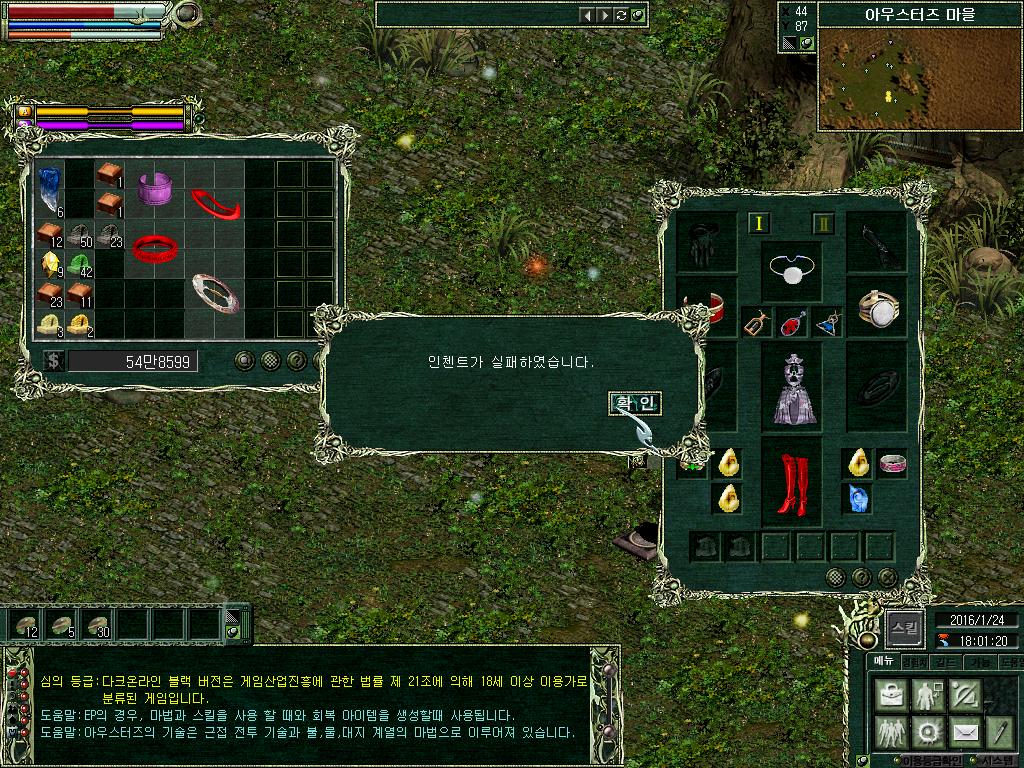Select the purple bracelet in inventory
The height and width of the screenshot is (768, 1024).
(155, 188)
